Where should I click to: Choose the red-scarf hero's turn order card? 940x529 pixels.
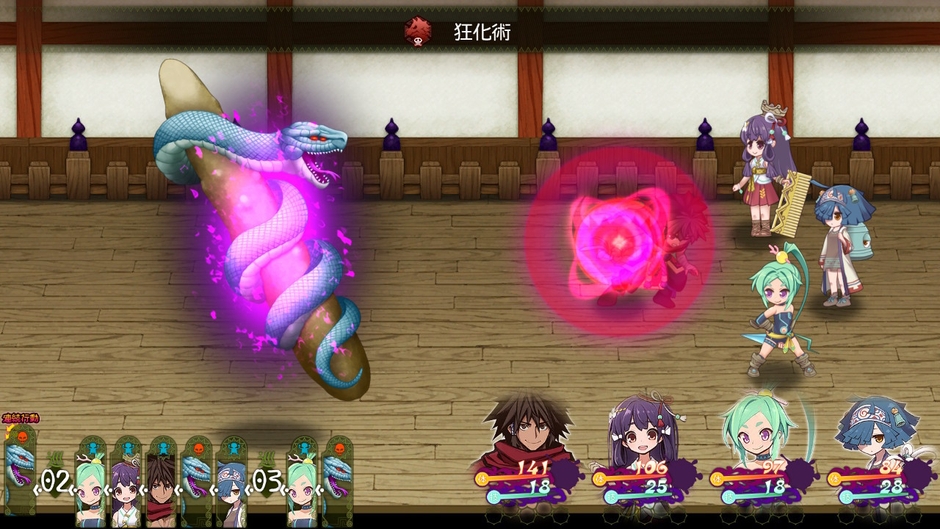click(160, 482)
